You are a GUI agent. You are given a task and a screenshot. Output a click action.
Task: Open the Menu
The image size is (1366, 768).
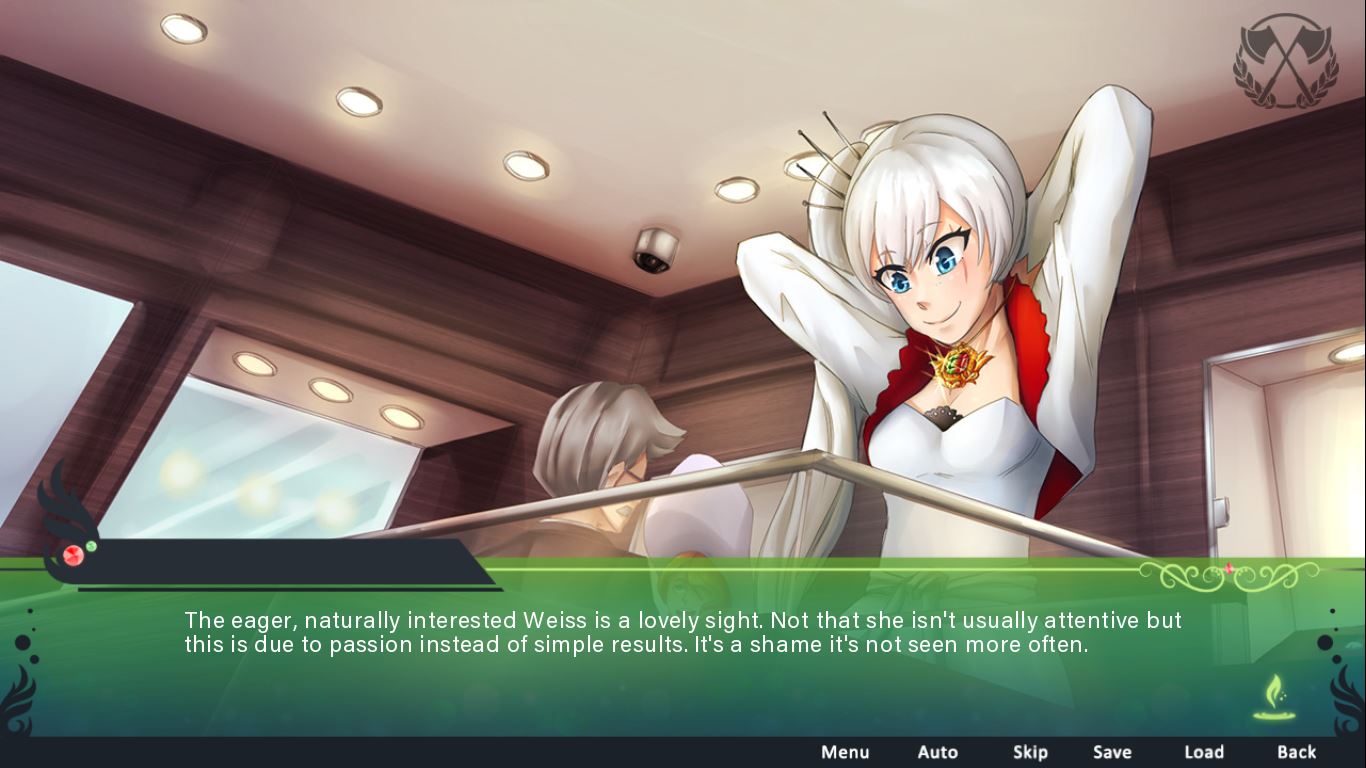coord(845,752)
